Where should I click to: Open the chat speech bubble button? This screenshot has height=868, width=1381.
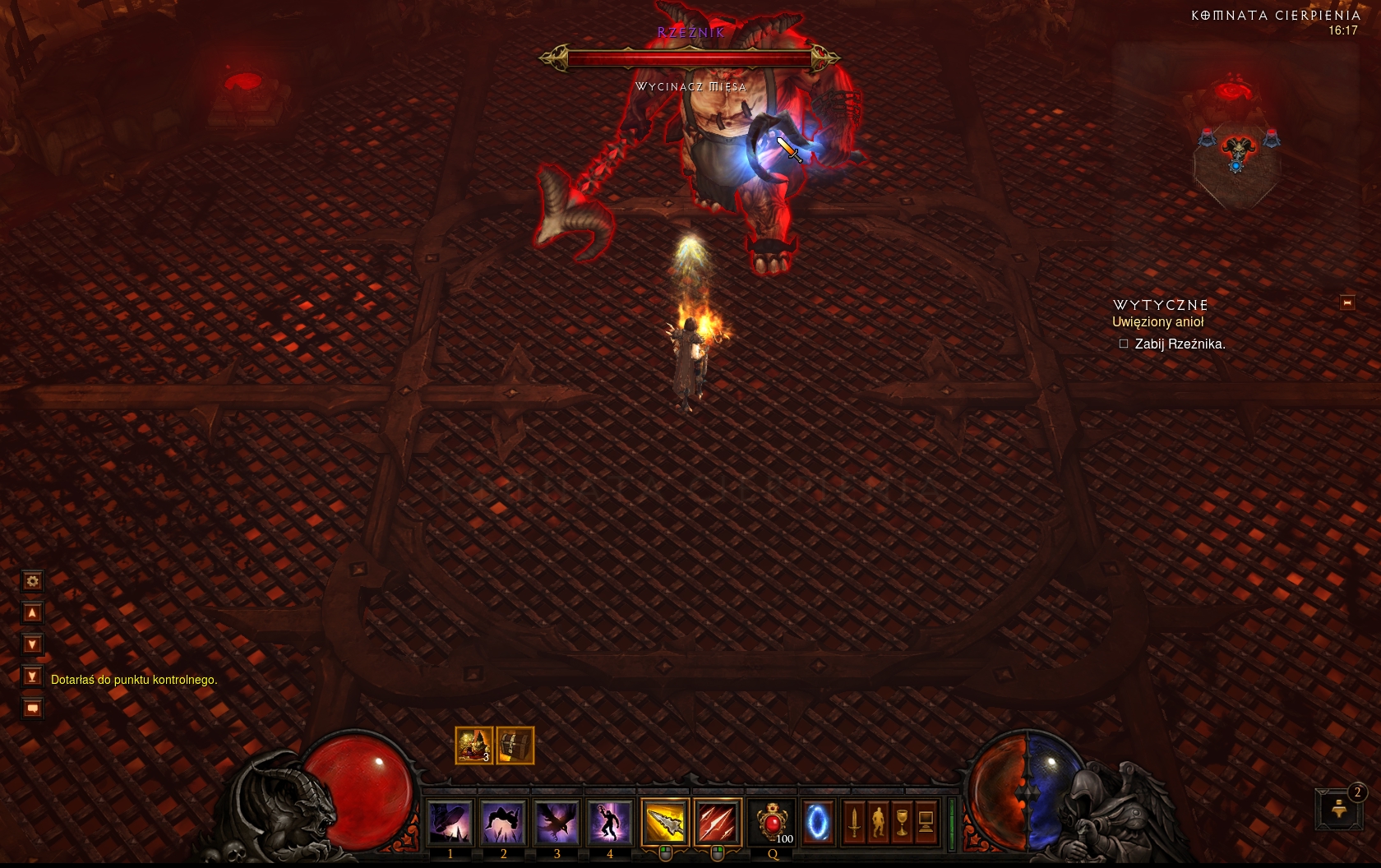pos(32,708)
